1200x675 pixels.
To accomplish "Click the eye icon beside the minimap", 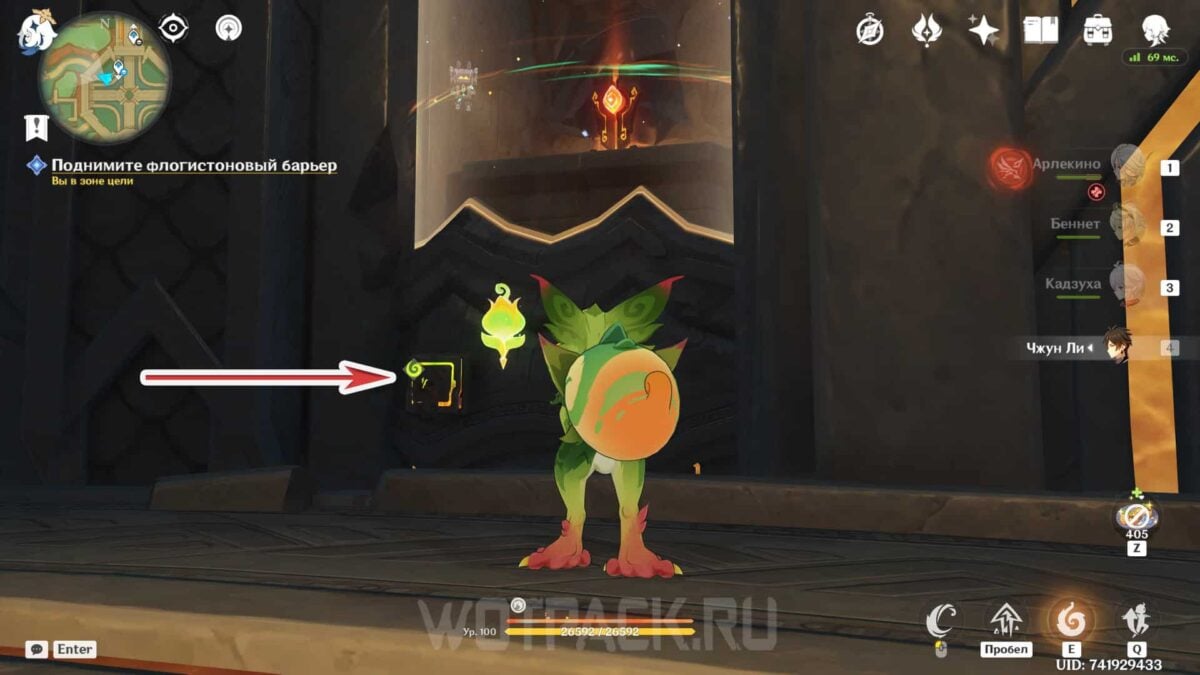I will tap(174, 28).
